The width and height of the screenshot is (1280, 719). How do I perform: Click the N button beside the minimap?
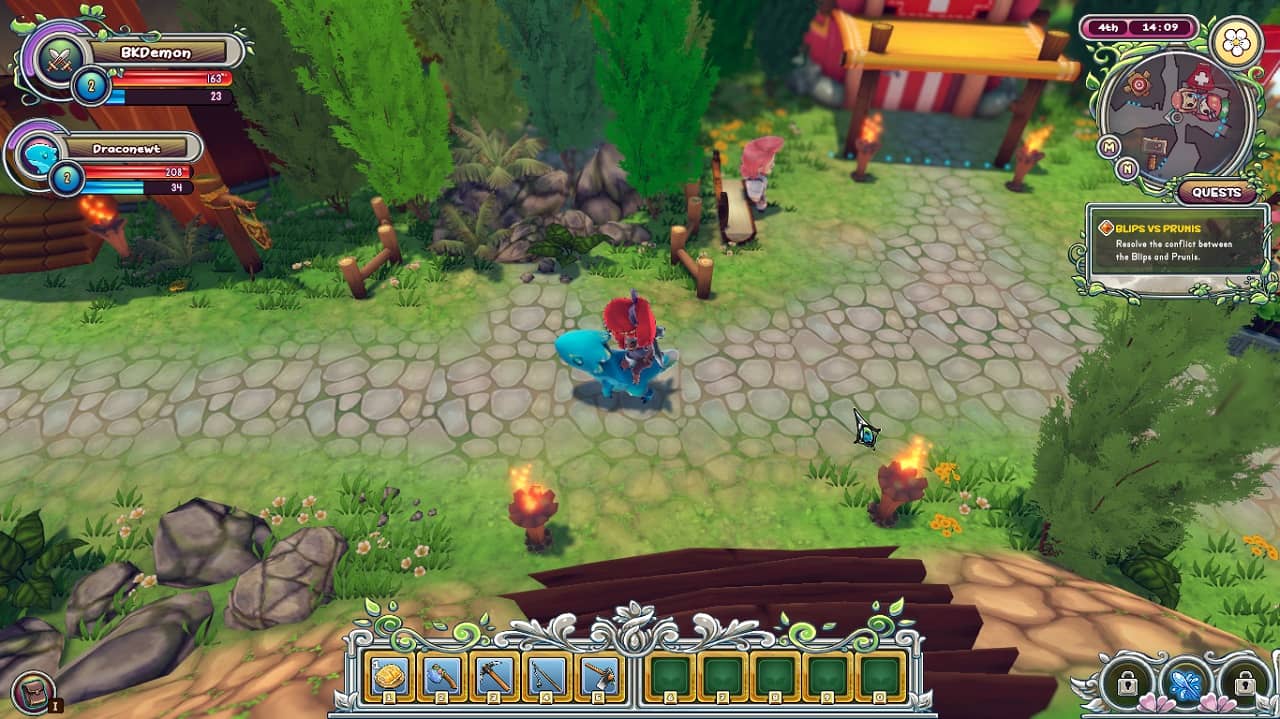click(x=1128, y=168)
